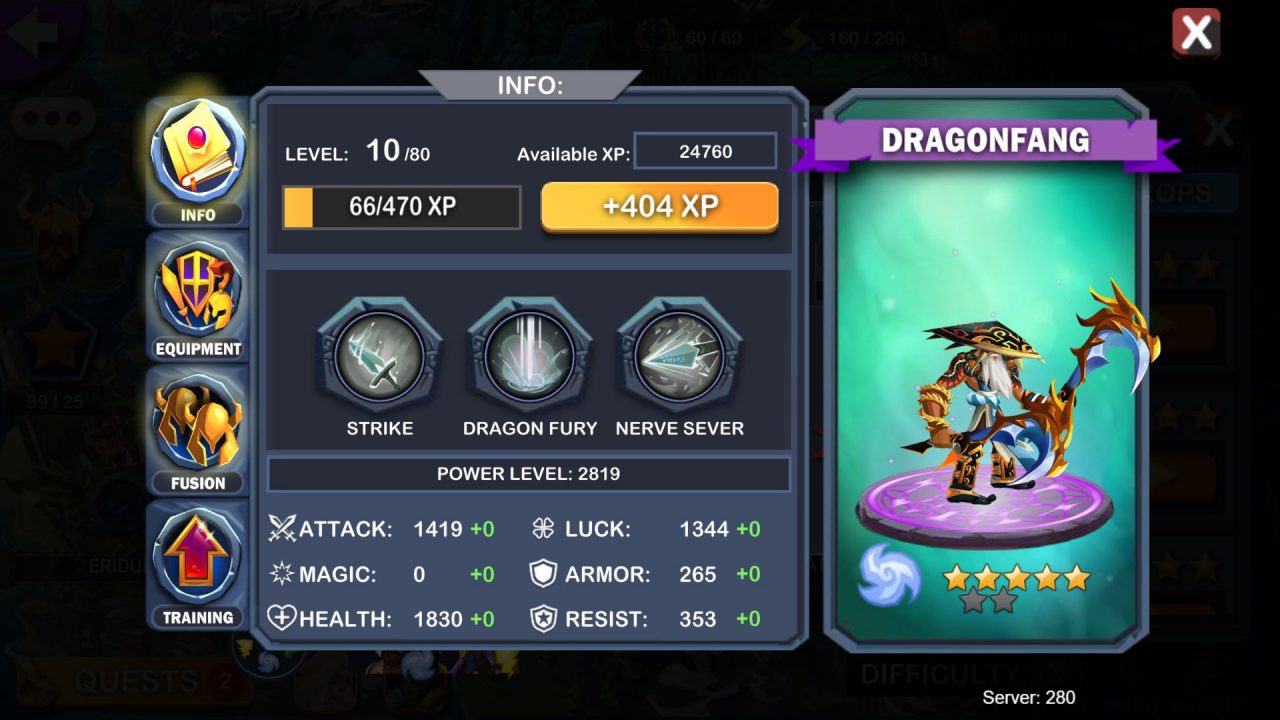Click the back arrow in the top-left corner

pyautogui.click(x=32, y=33)
